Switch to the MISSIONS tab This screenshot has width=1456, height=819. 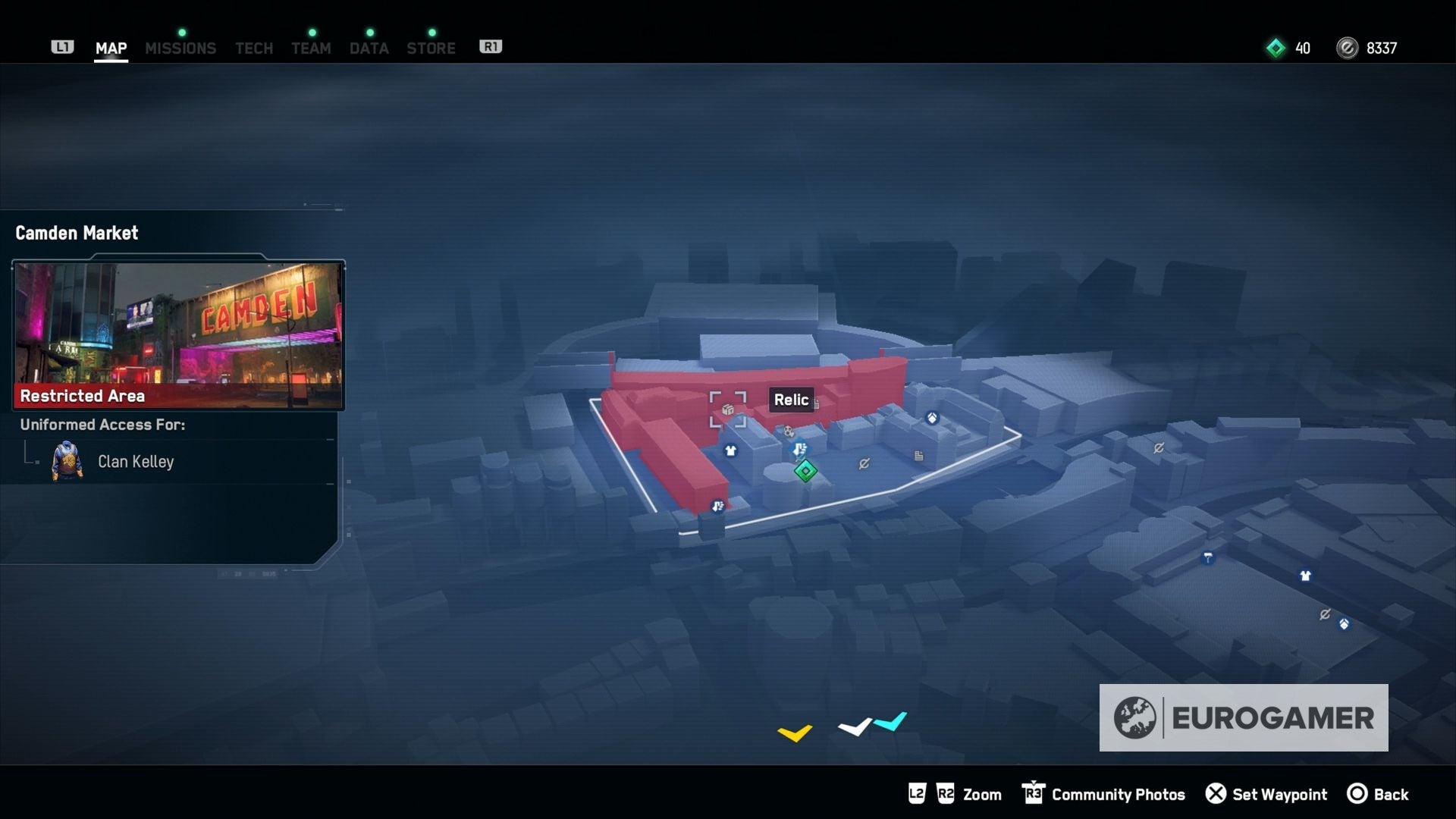click(x=180, y=48)
